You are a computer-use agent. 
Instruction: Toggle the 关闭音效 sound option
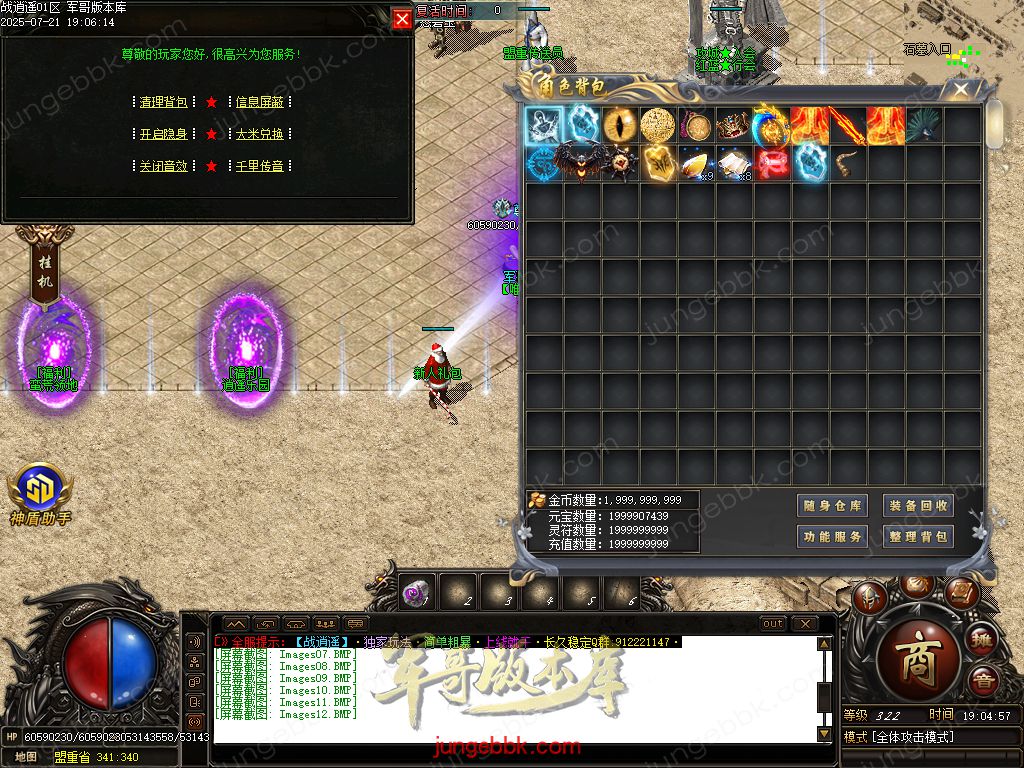coord(164,166)
